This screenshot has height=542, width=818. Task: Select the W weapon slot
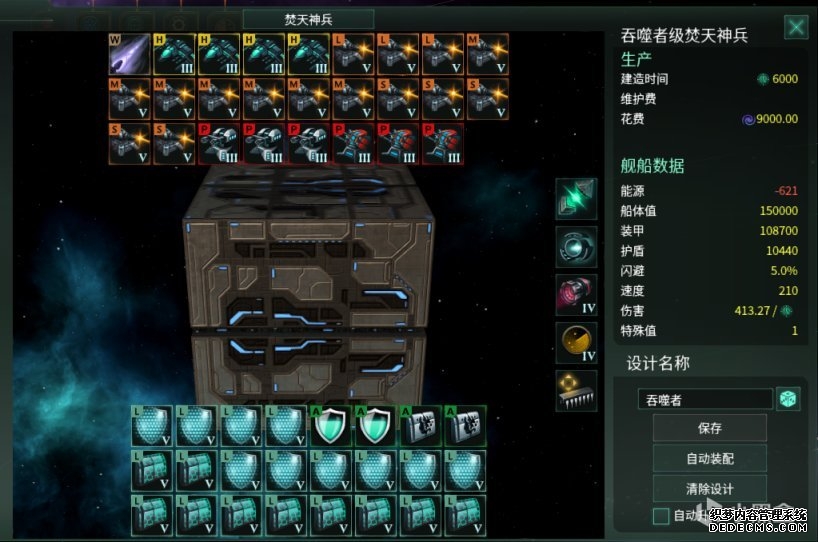130,55
